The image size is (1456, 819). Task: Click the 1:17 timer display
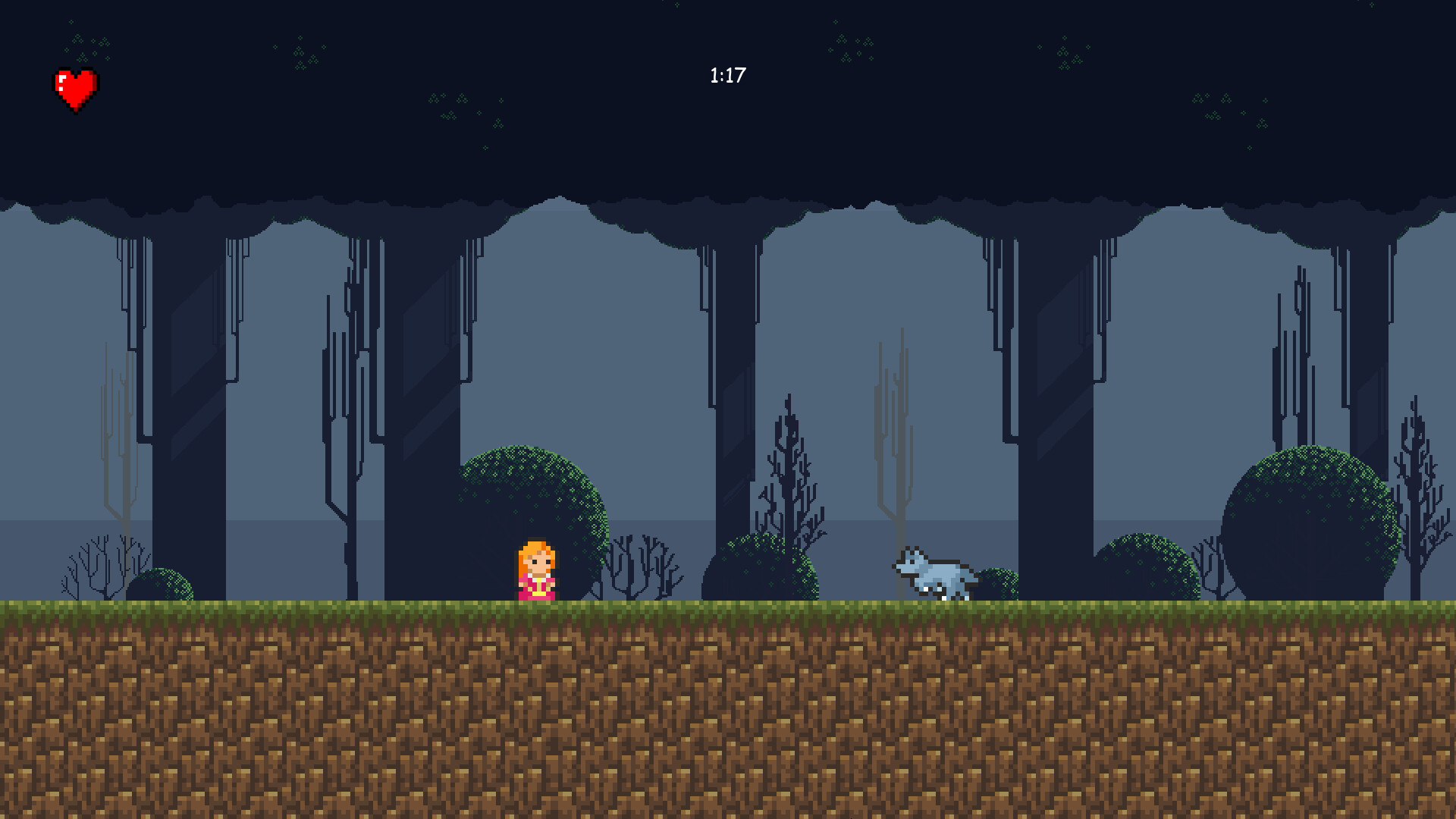click(x=726, y=74)
